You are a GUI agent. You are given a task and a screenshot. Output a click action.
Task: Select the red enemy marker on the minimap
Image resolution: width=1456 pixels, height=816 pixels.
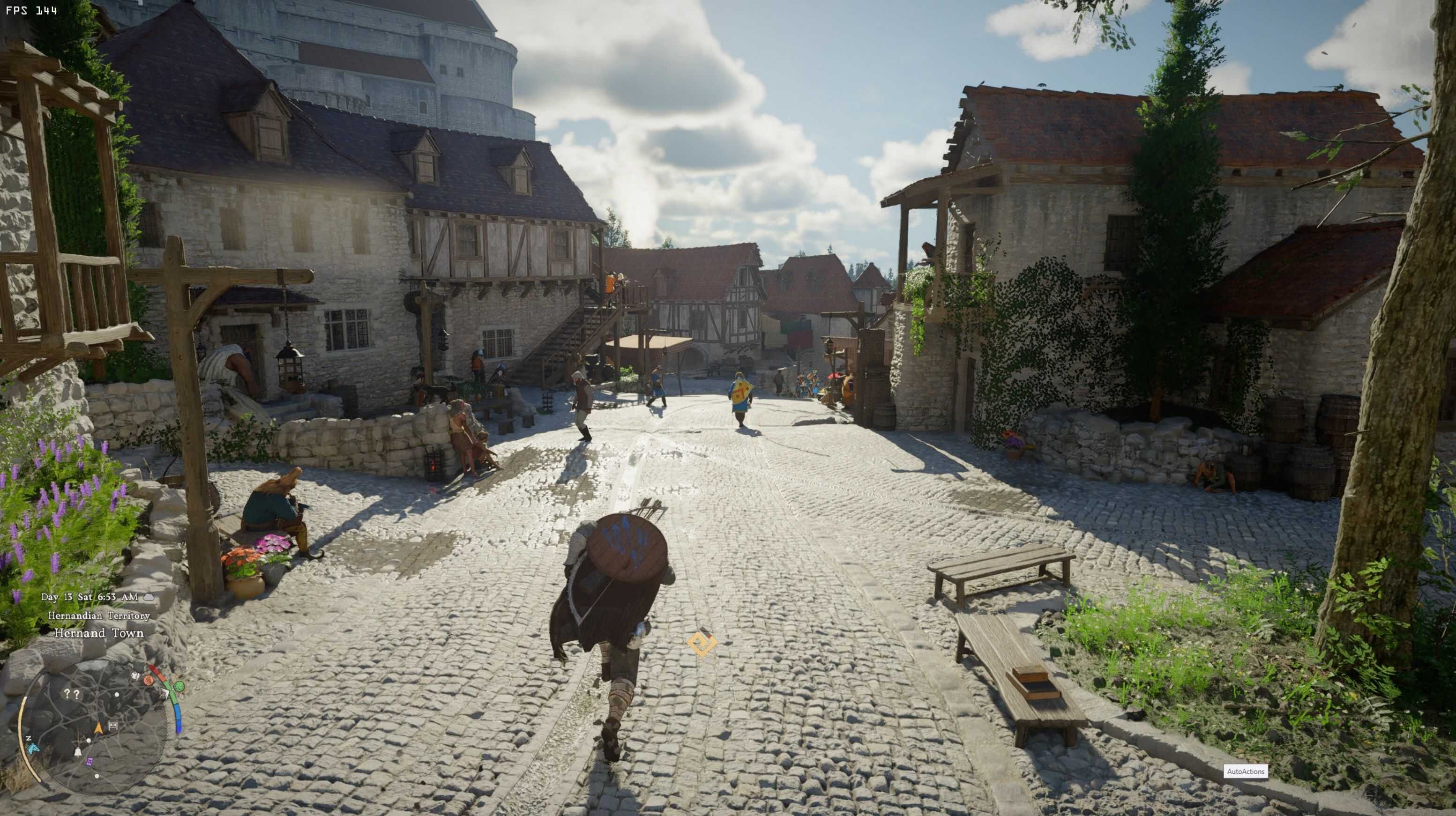149,680
